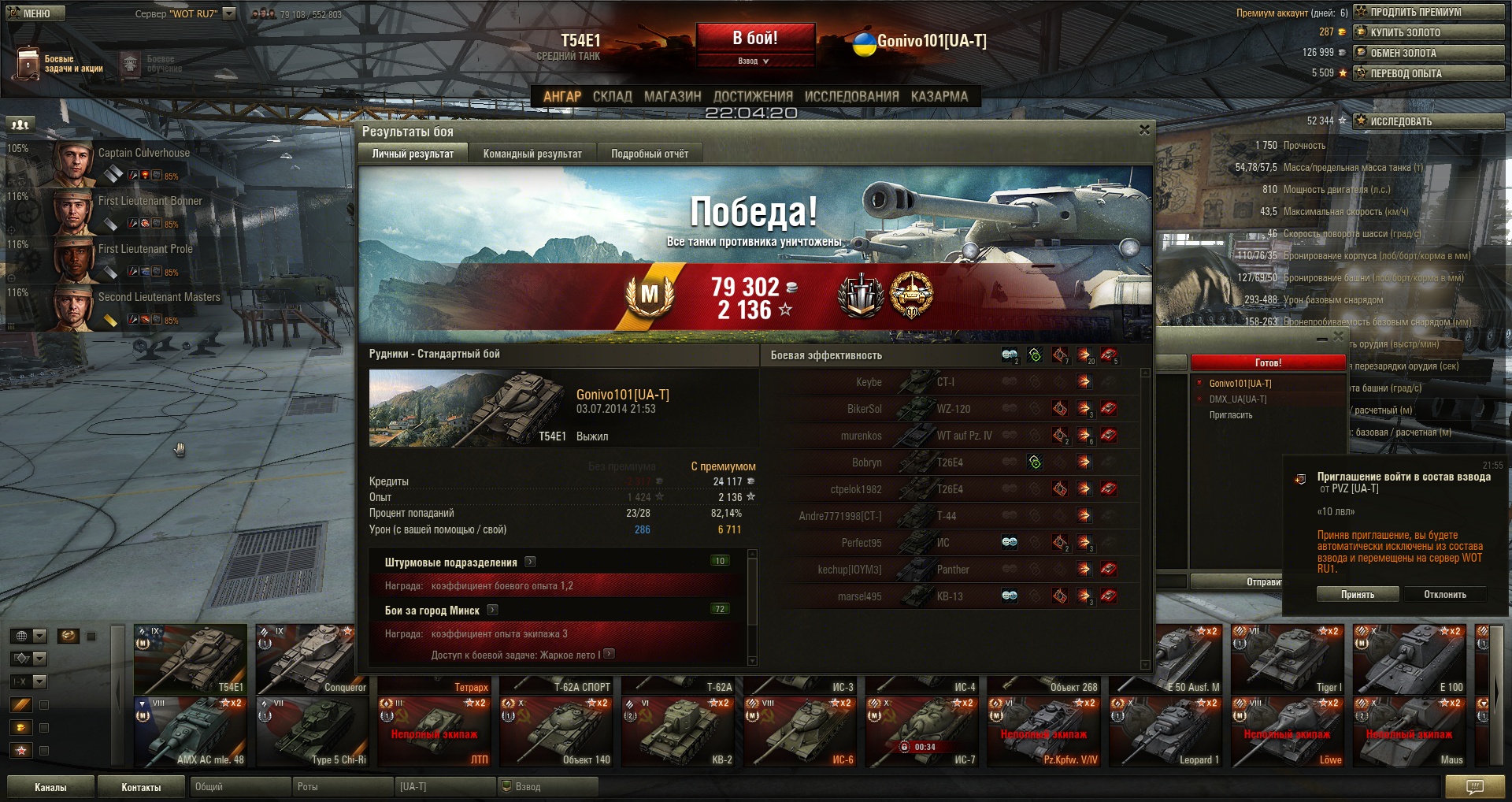Open the Контакты list
Image resolution: width=1512 pixels, height=802 pixels.
click(141, 787)
